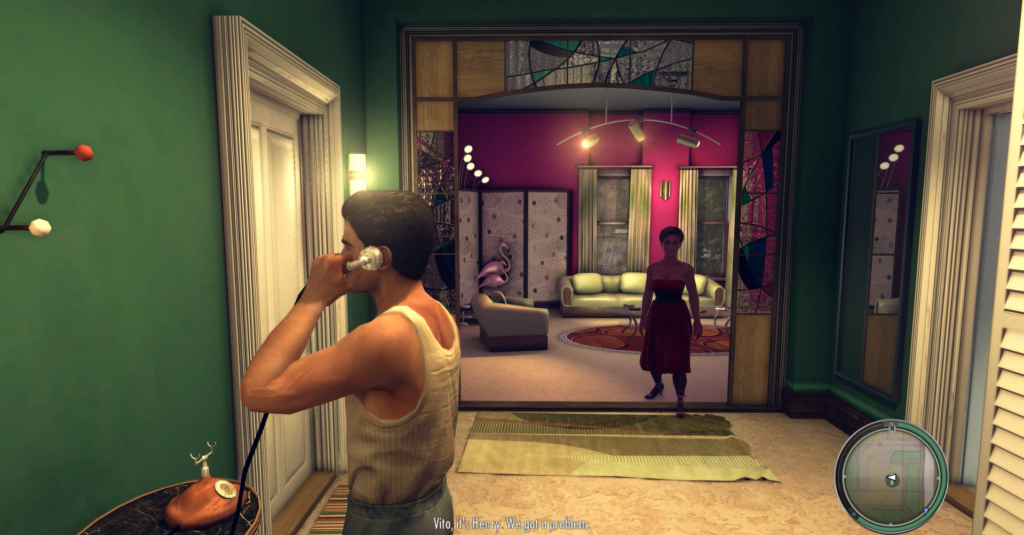Click the circular minimap radar
Image resolution: width=1024 pixels, height=535 pixels.
[x=891, y=476]
